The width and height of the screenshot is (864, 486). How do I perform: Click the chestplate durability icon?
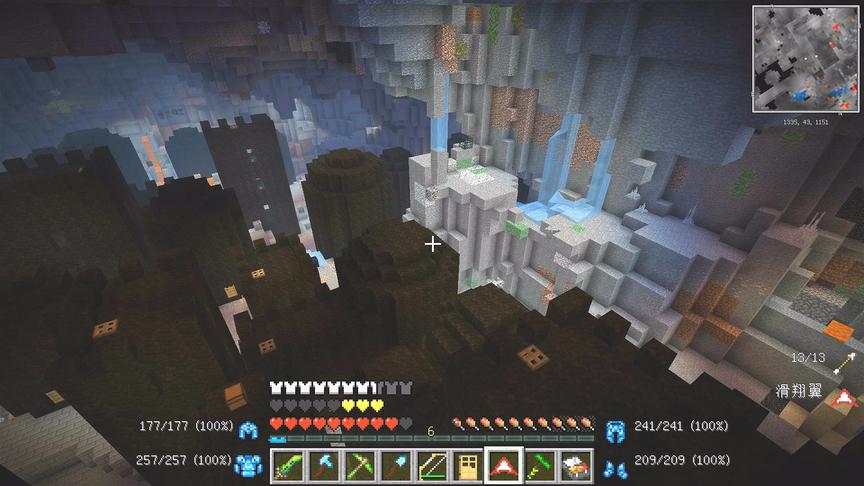pyautogui.click(x=247, y=465)
